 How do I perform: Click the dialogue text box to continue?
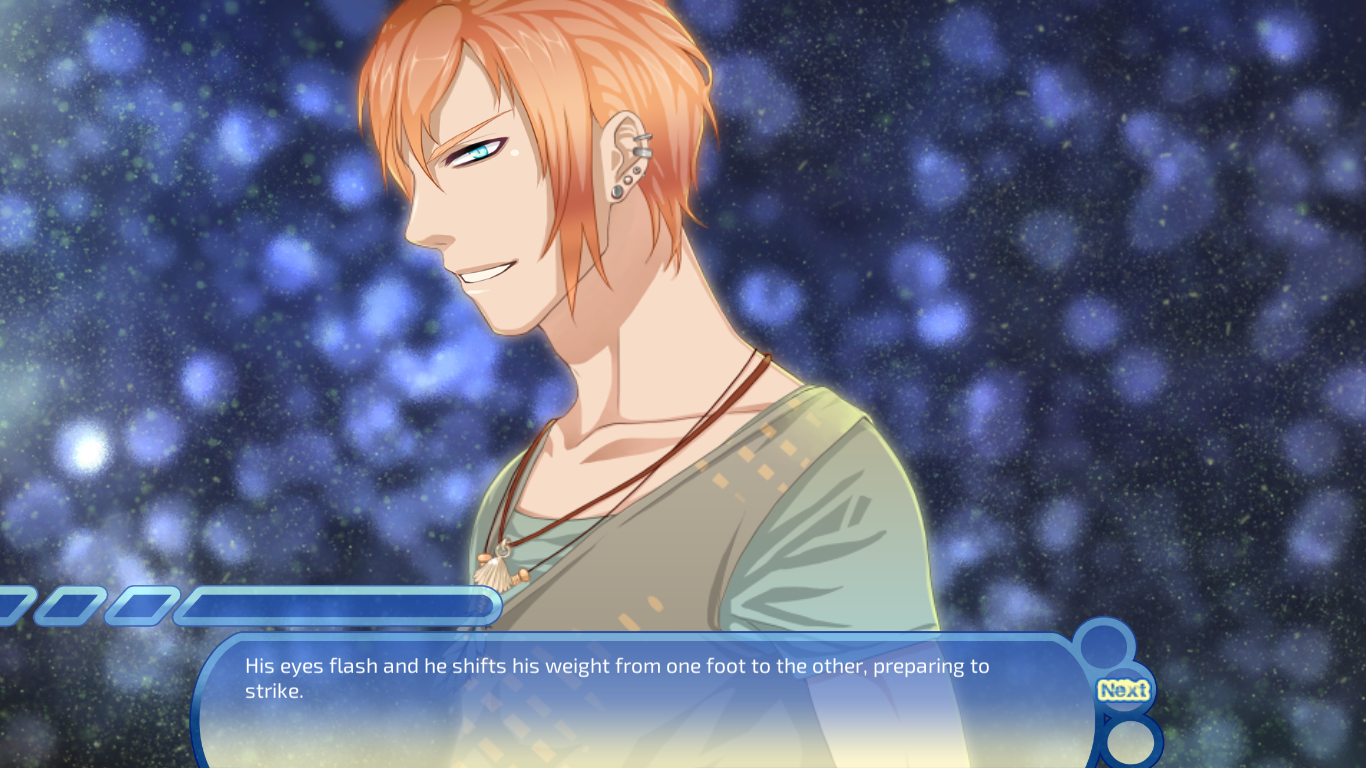(x=640, y=700)
